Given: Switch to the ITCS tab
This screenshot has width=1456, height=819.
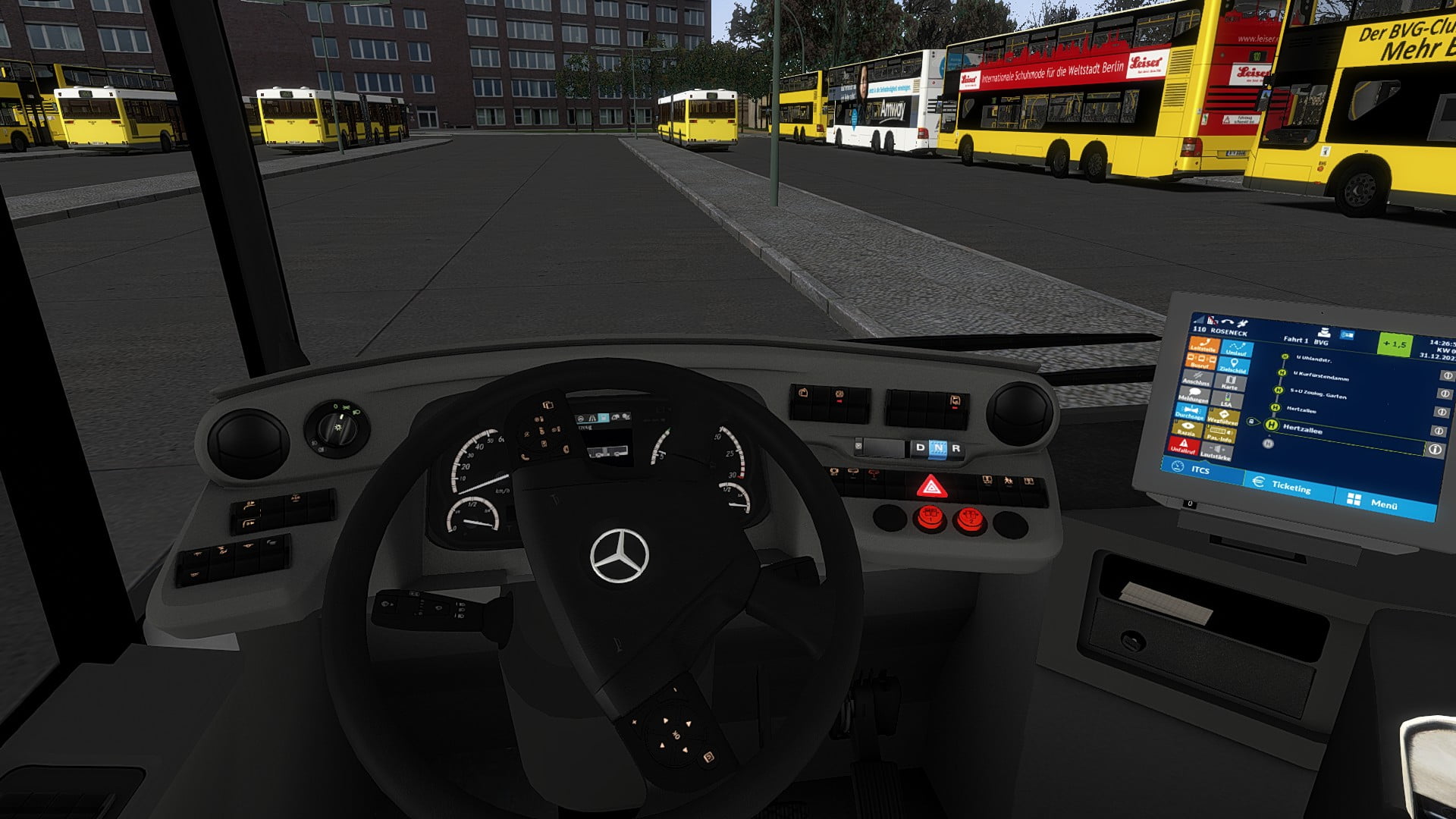Looking at the screenshot, I should pos(1200,470).
